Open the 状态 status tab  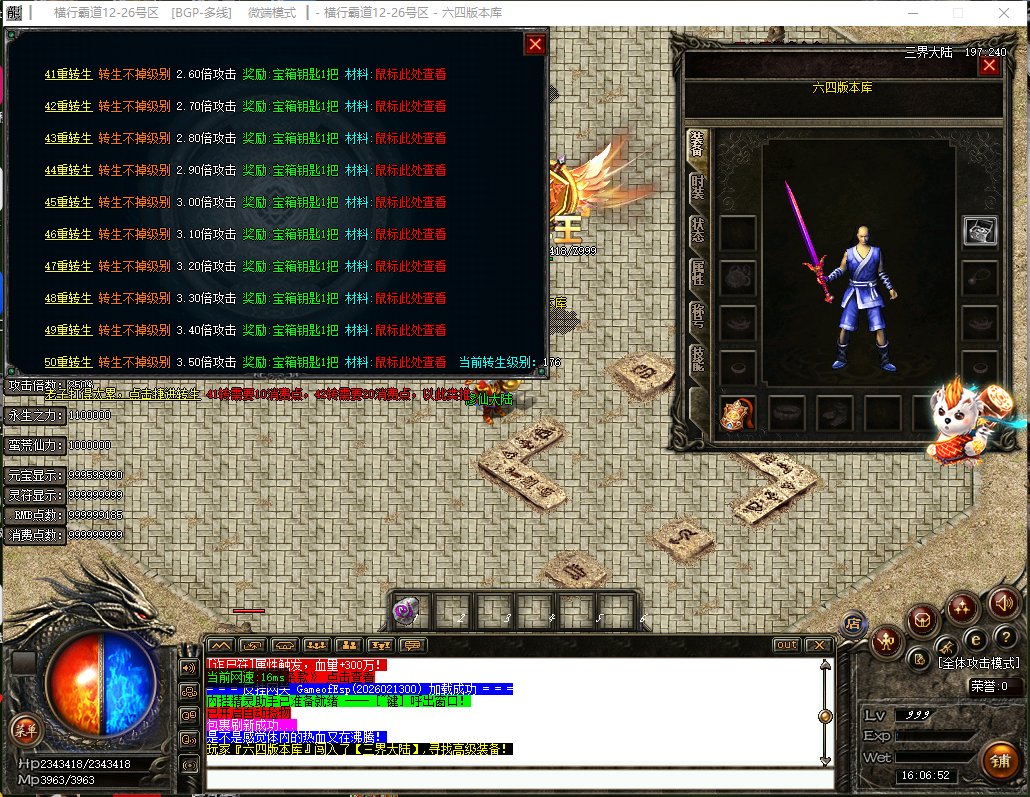(x=697, y=230)
